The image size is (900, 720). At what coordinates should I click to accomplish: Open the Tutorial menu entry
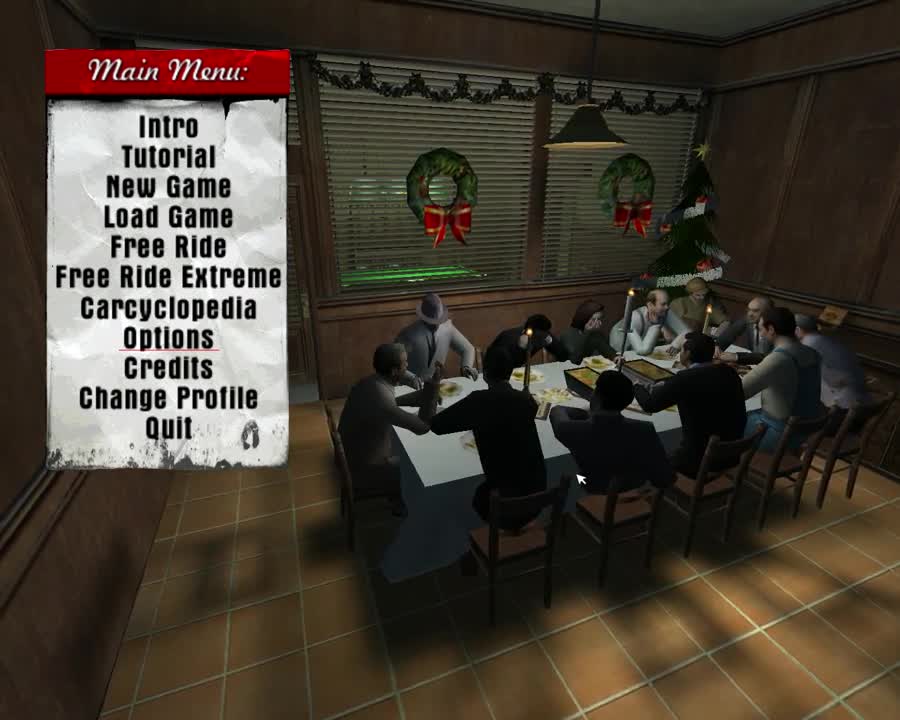pos(168,157)
